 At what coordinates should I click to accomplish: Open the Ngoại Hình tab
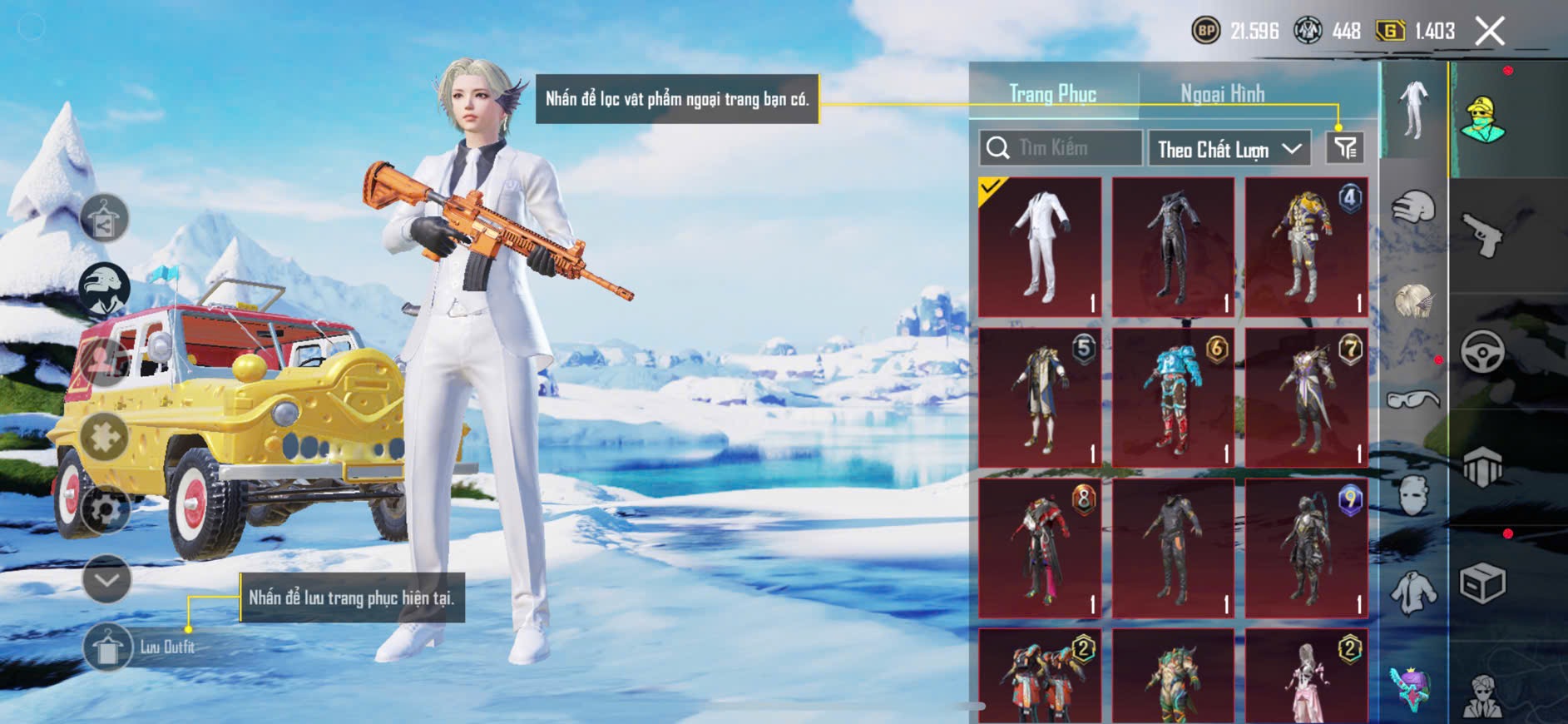[1222, 94]
